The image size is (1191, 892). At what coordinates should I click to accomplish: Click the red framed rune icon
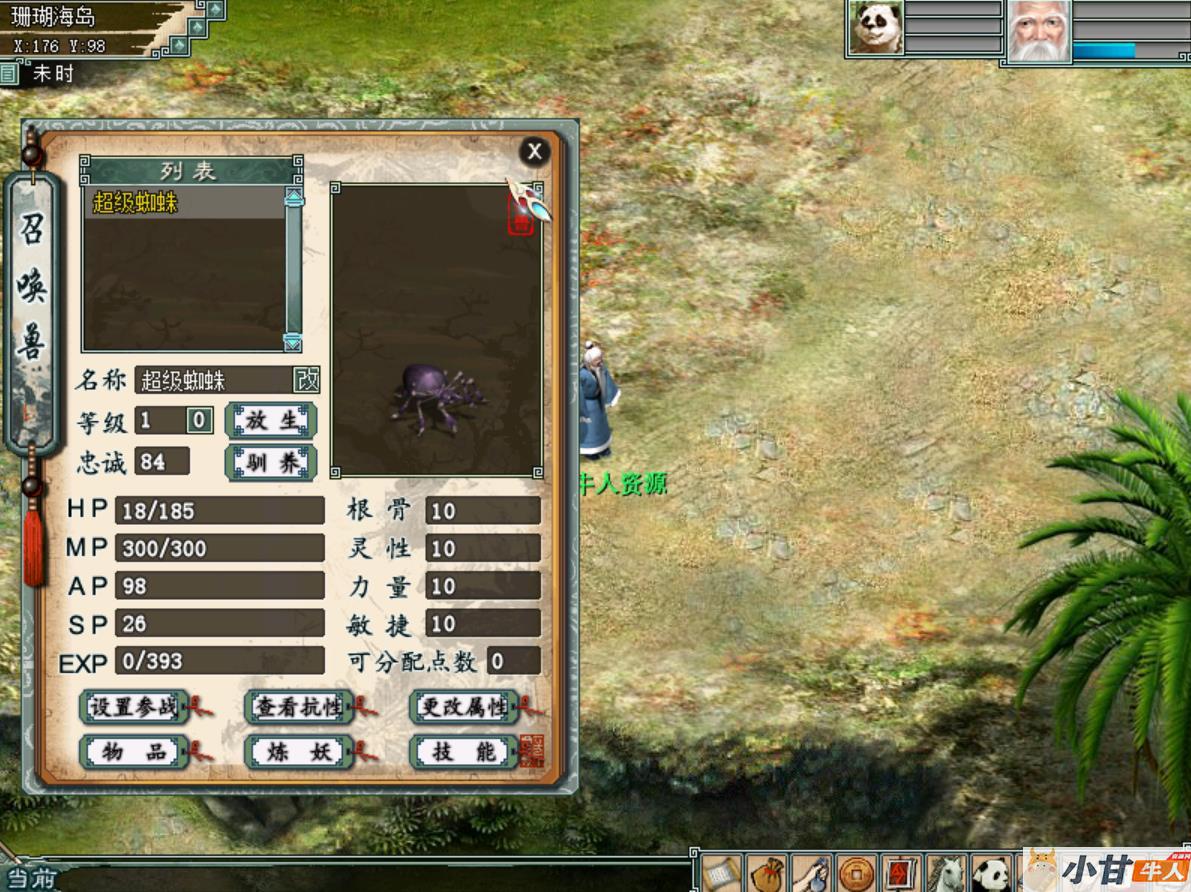901,874
